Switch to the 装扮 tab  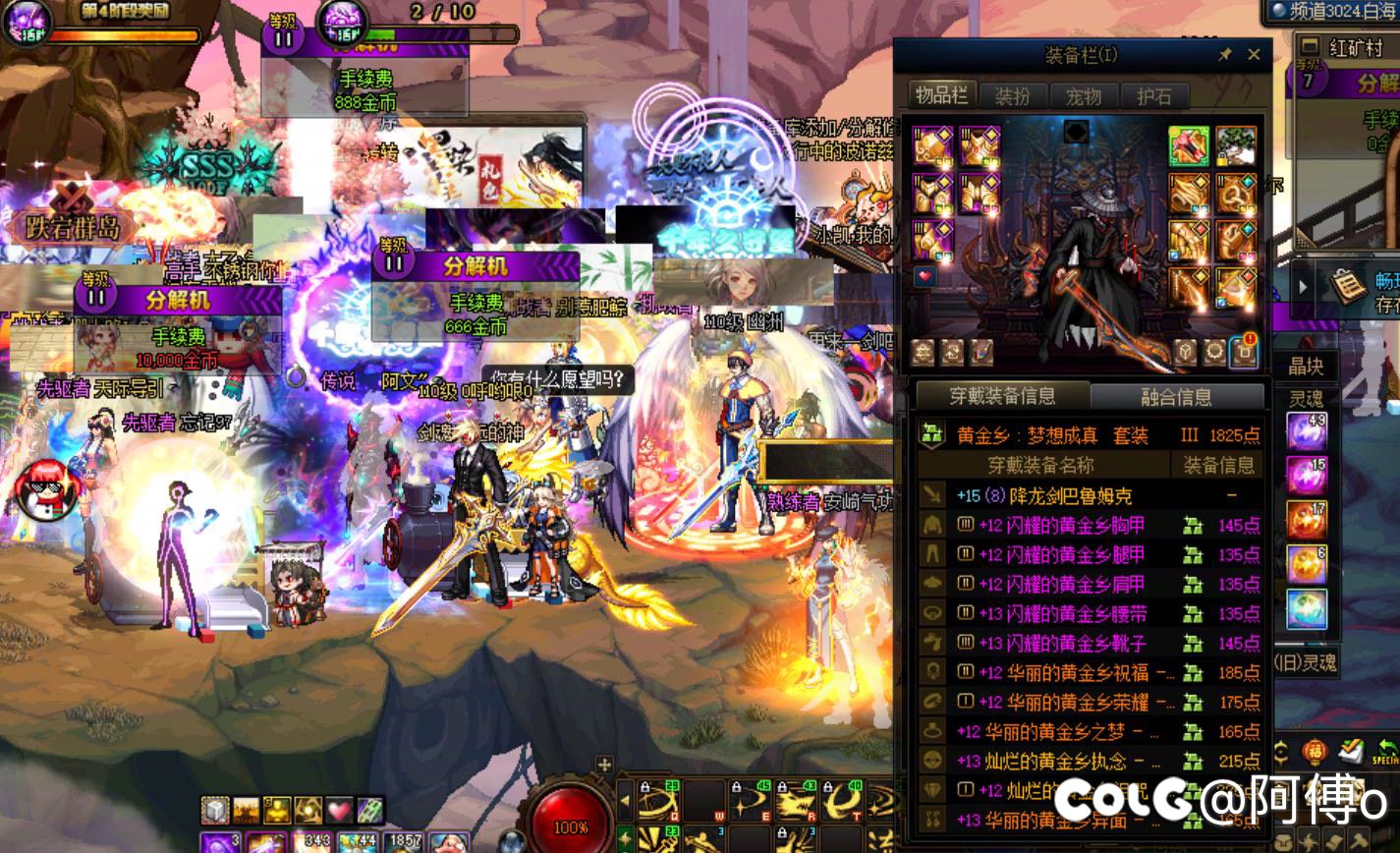click(x=1012, y=95)
